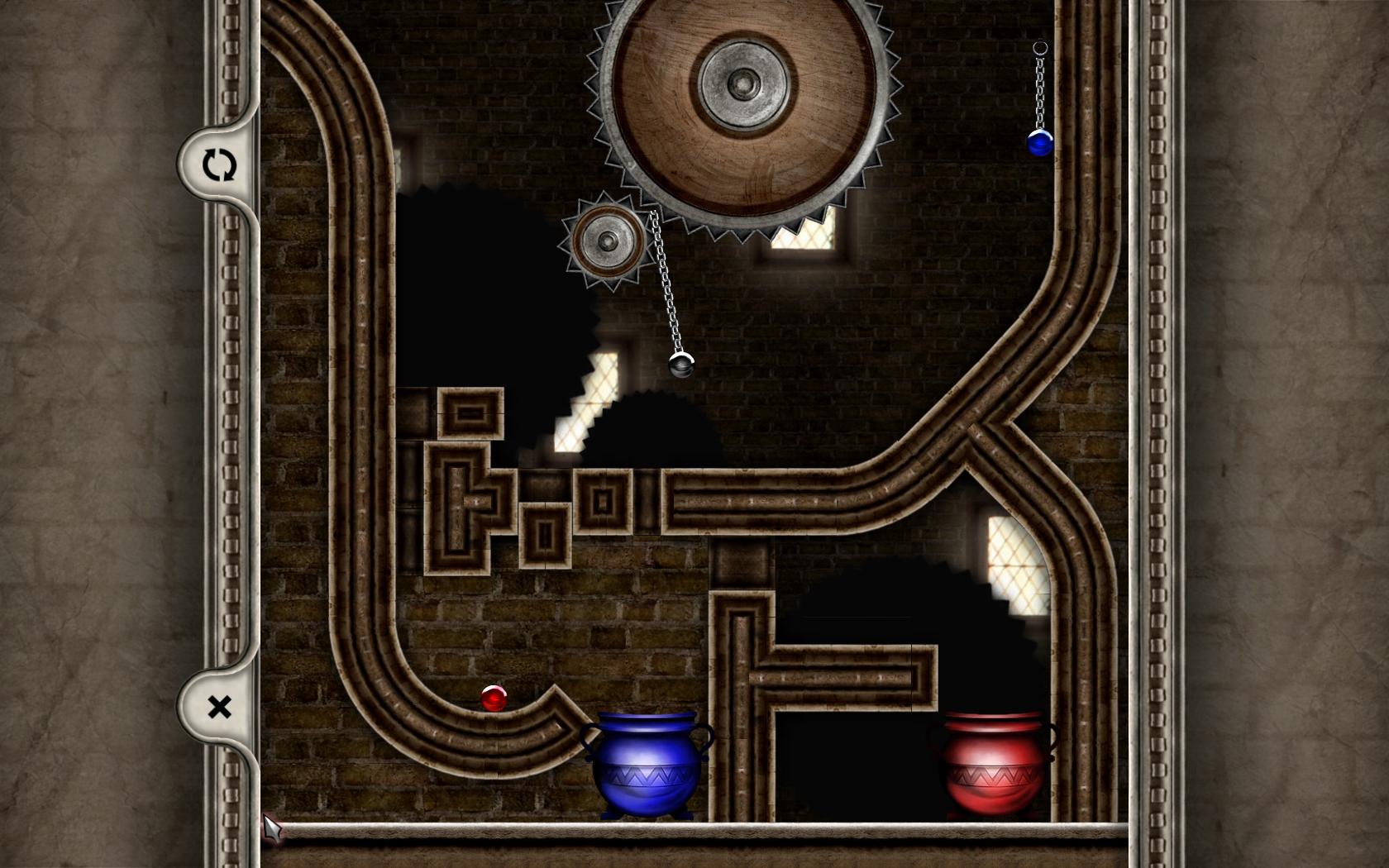Select the blue ball hanging from the chain
The image size is (1389, 868).
tap(1038, 145)
